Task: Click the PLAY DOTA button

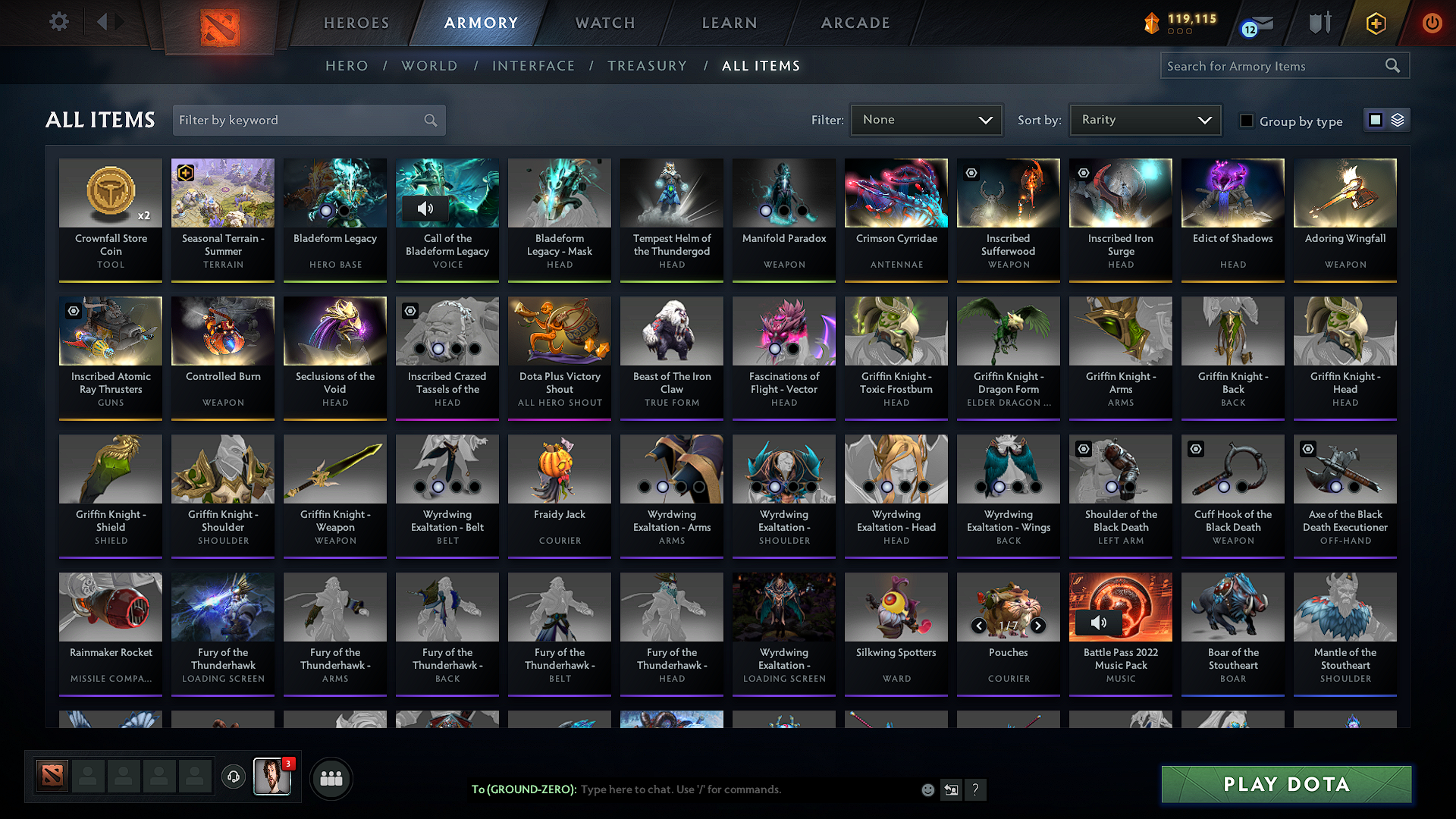Action: tap(1286, 785)
